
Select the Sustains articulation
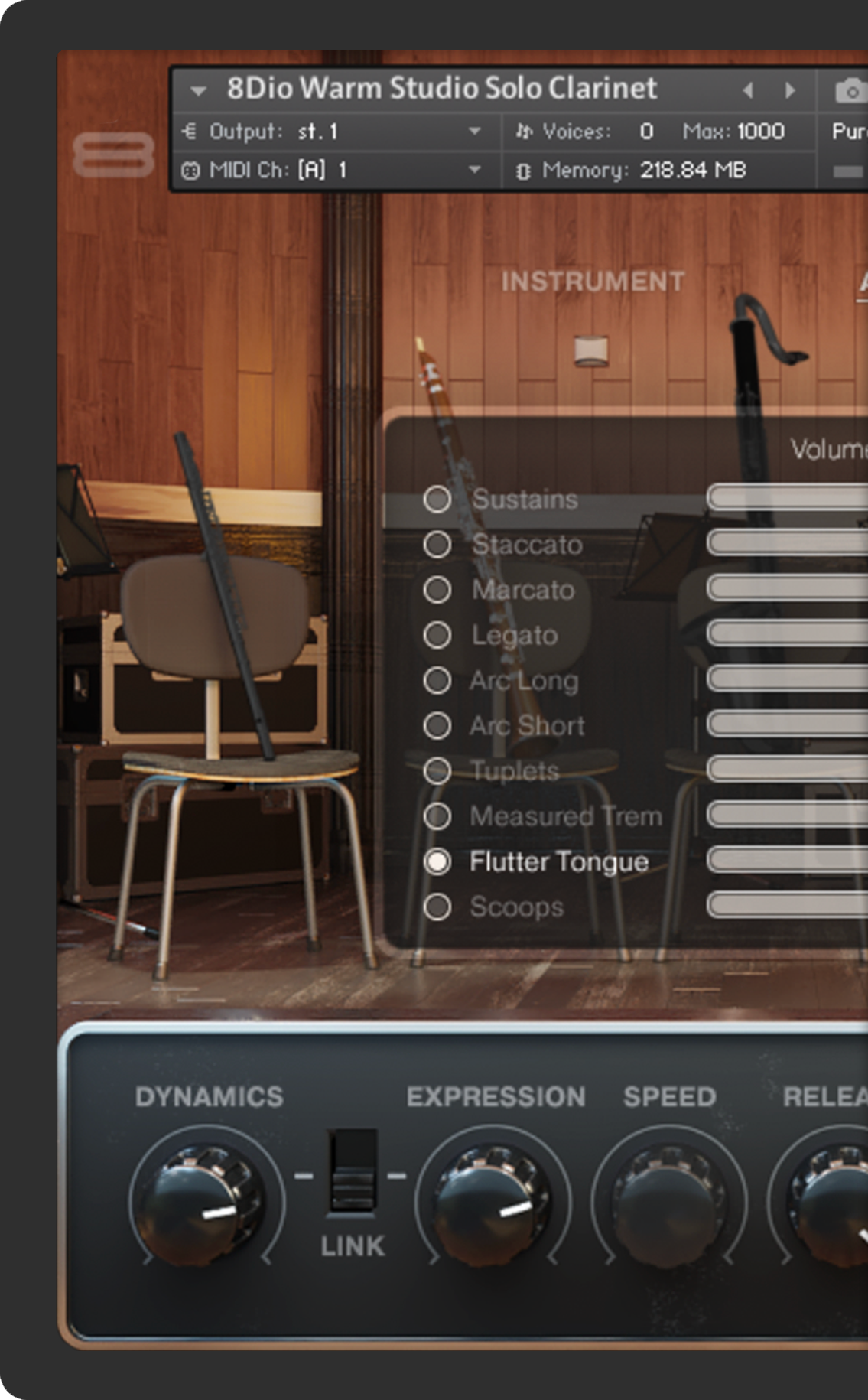(437, 500)
